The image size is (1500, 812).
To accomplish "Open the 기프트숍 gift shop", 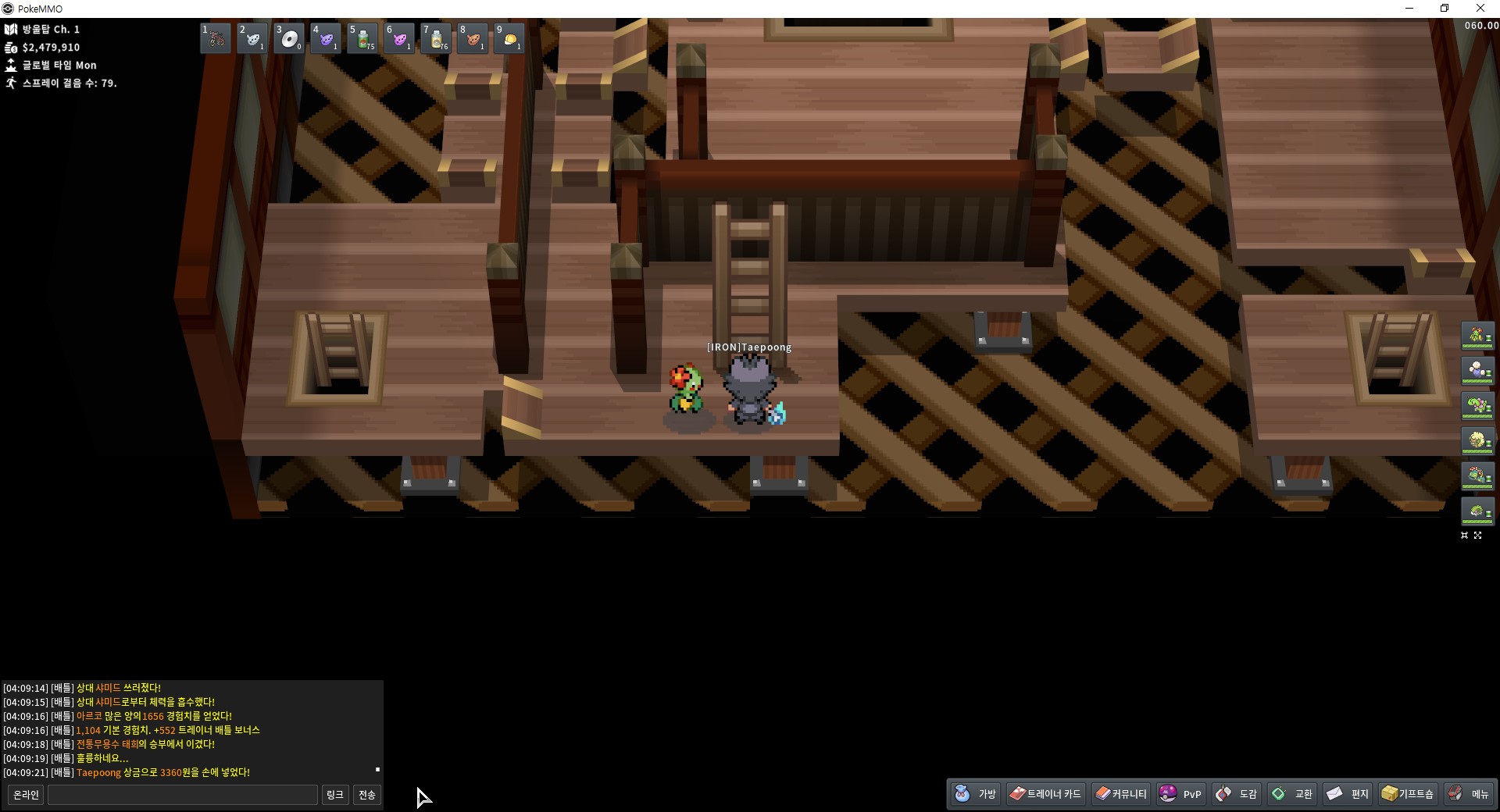I will [x=1408, y=794].
